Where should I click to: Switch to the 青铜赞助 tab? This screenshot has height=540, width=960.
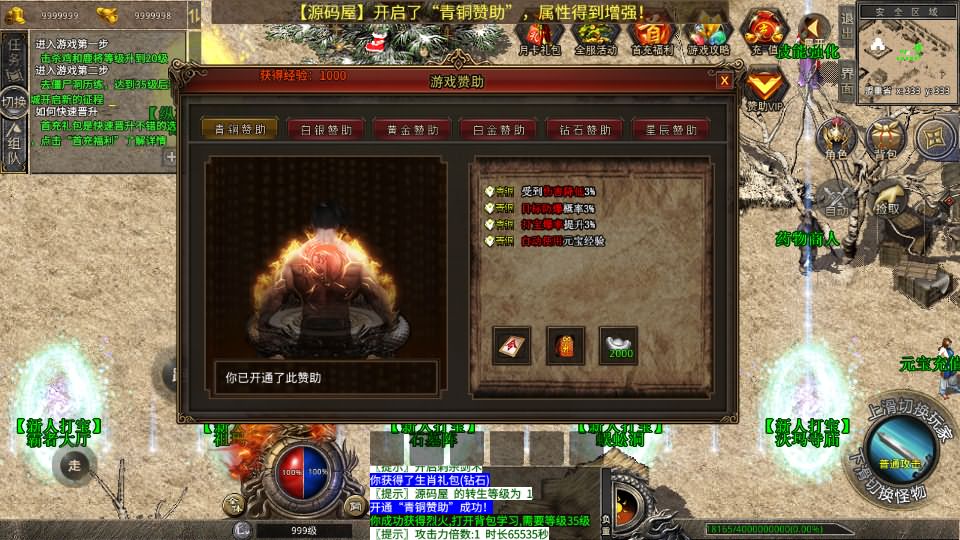click(240, 129)
